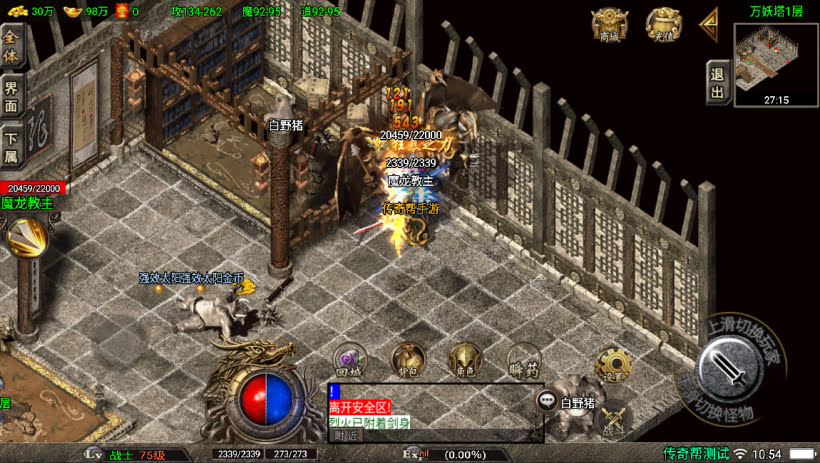
Task: Select the 附近 nearby chat channel
Action: click(x=346, y=435)
